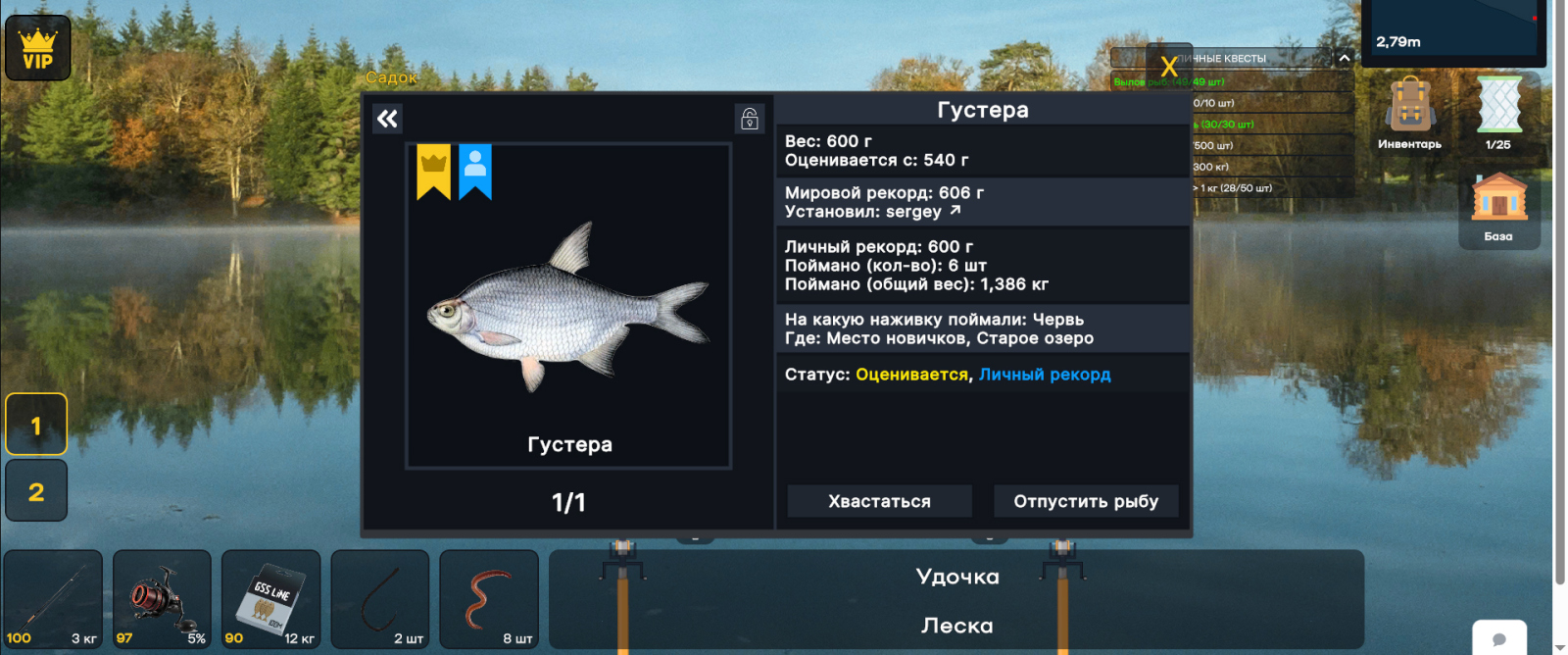The height and width of the screenshot is (655, 1568).
Task: Go to the База building
Action: (1498, 207)
